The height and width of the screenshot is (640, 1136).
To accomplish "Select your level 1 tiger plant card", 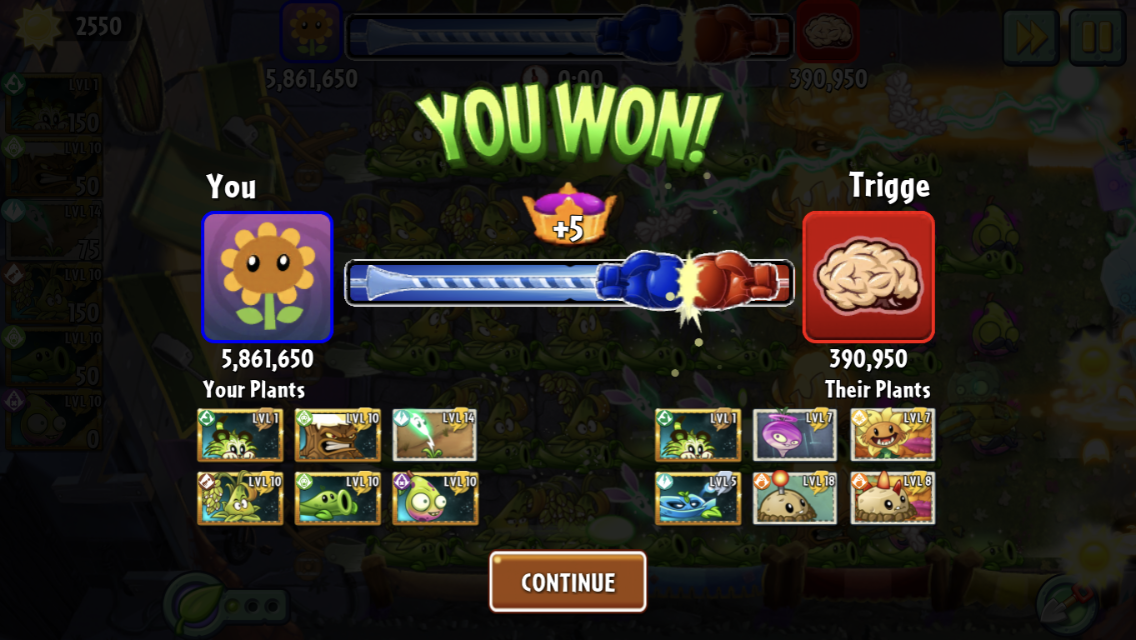I will [240, 435].
